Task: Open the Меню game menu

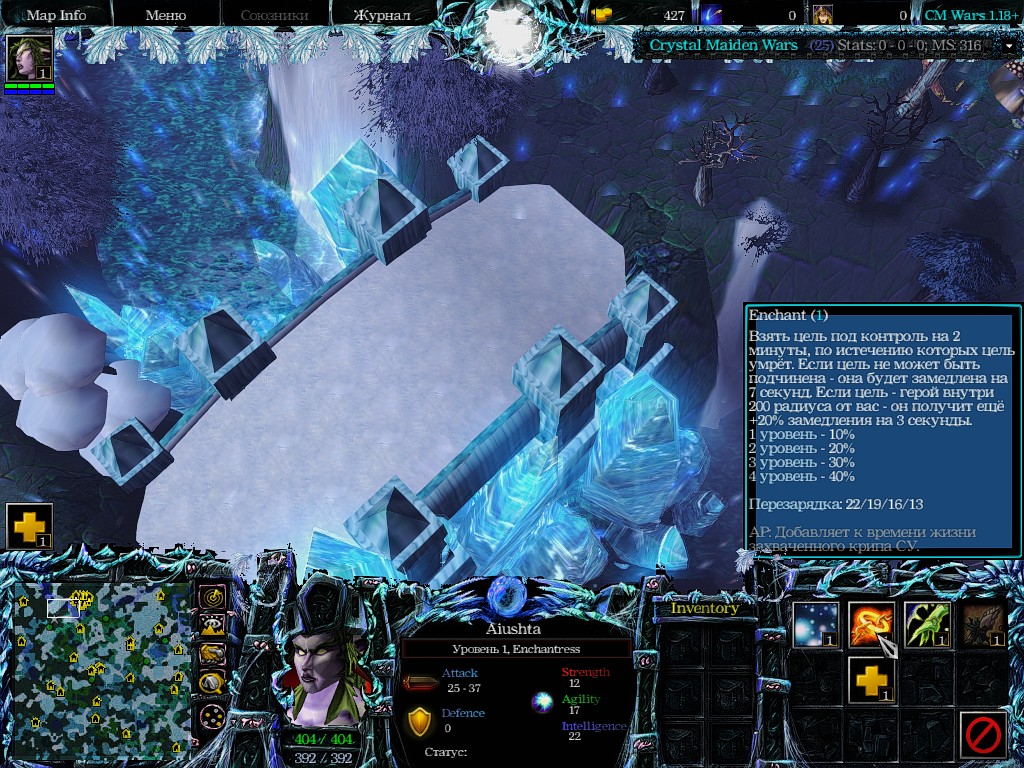Action: [166, 15]
